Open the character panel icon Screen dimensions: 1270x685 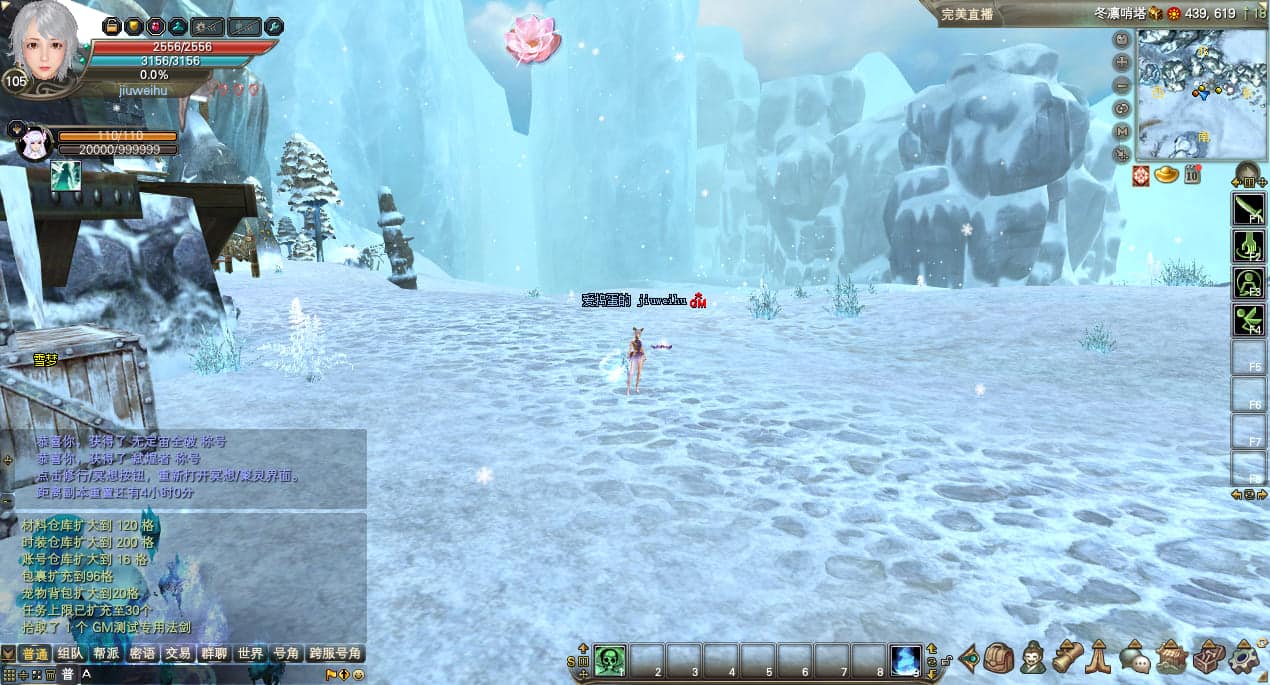pyautogui.click(x=1033, y=658)
